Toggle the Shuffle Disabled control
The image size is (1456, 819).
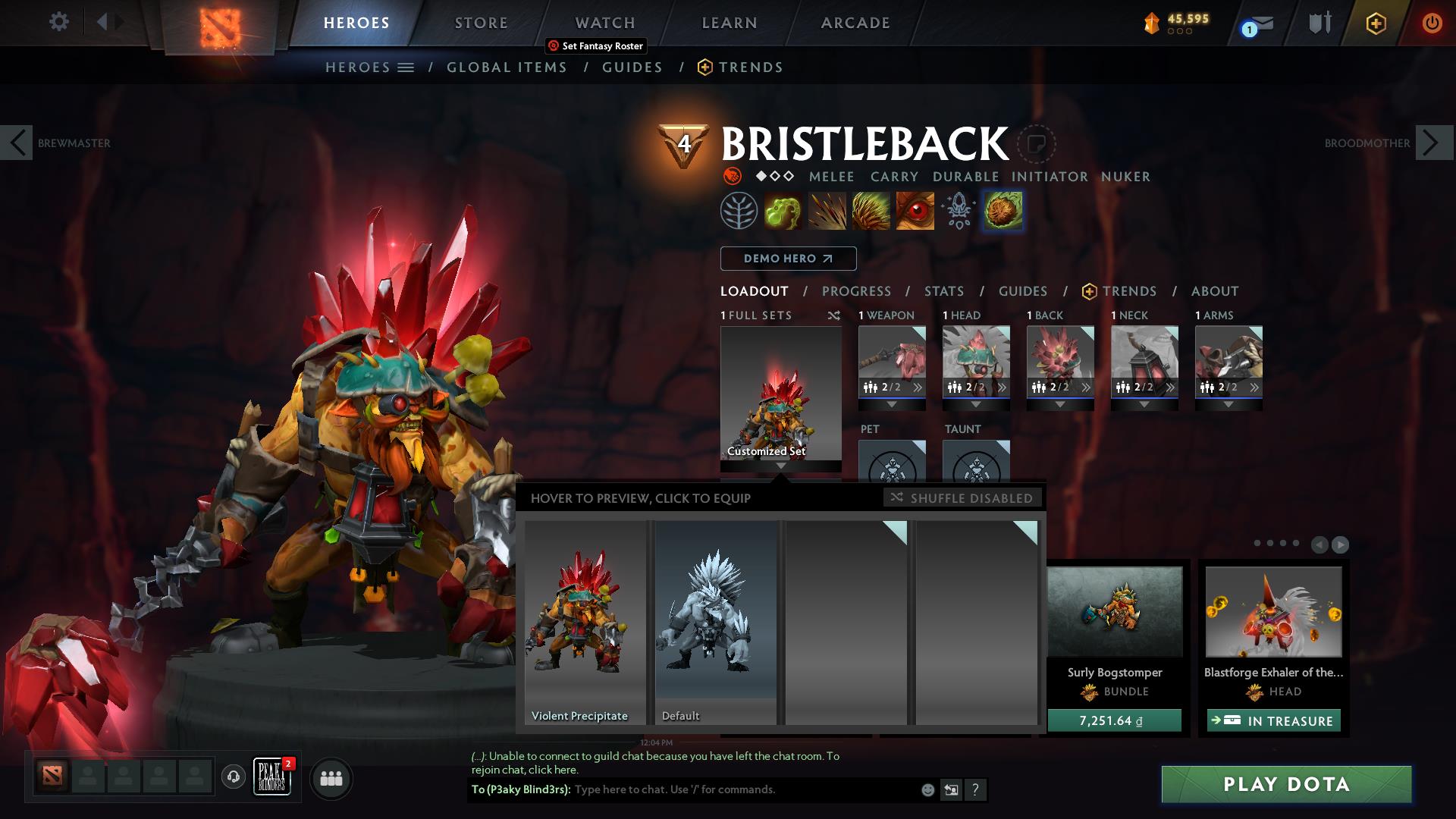point(962,498)
